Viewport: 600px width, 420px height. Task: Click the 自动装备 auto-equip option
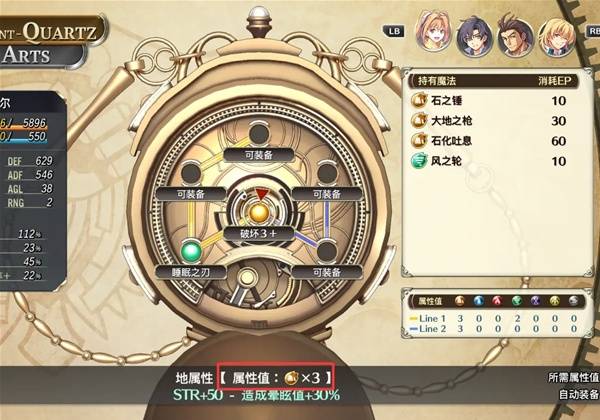(574, 396)
